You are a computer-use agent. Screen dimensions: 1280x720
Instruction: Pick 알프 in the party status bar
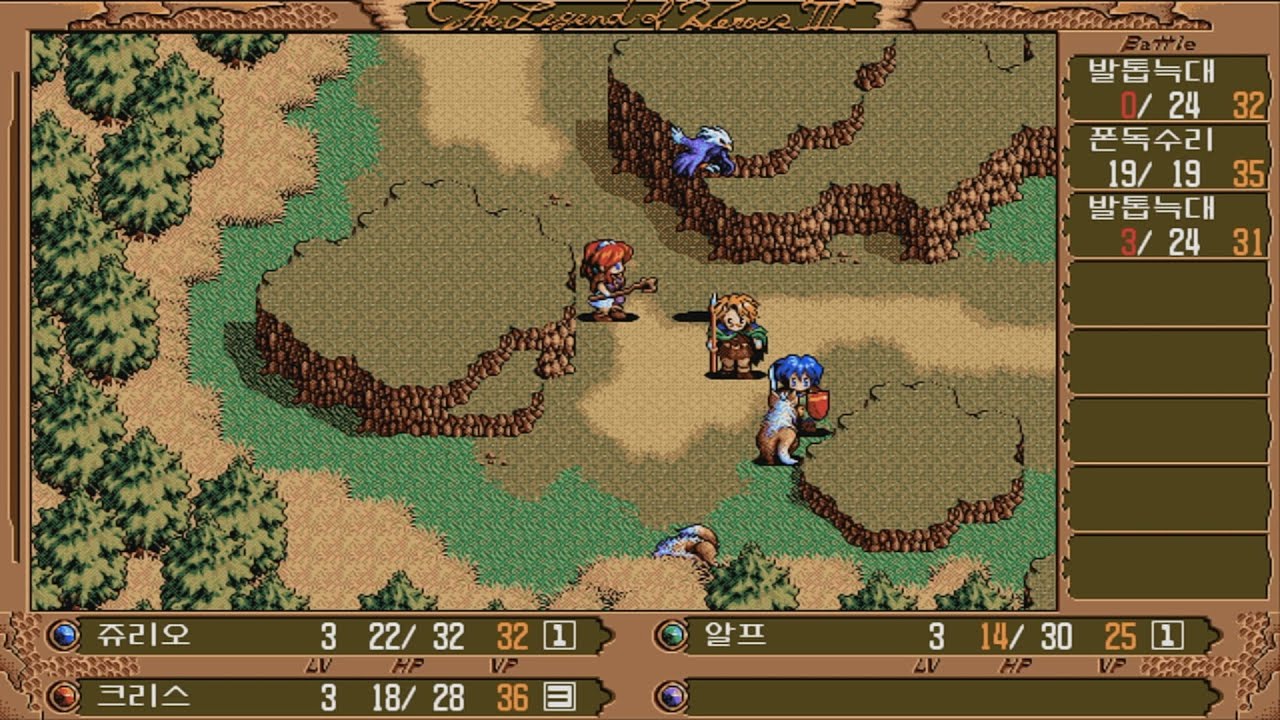point(736,635)
